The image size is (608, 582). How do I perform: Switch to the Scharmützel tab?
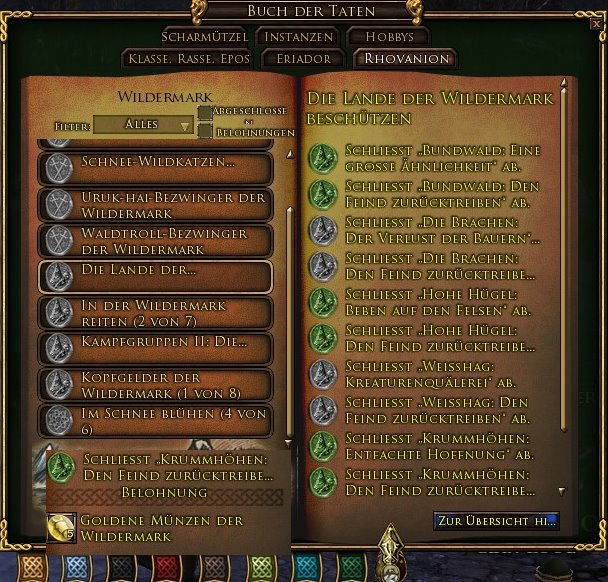point(203,37)
